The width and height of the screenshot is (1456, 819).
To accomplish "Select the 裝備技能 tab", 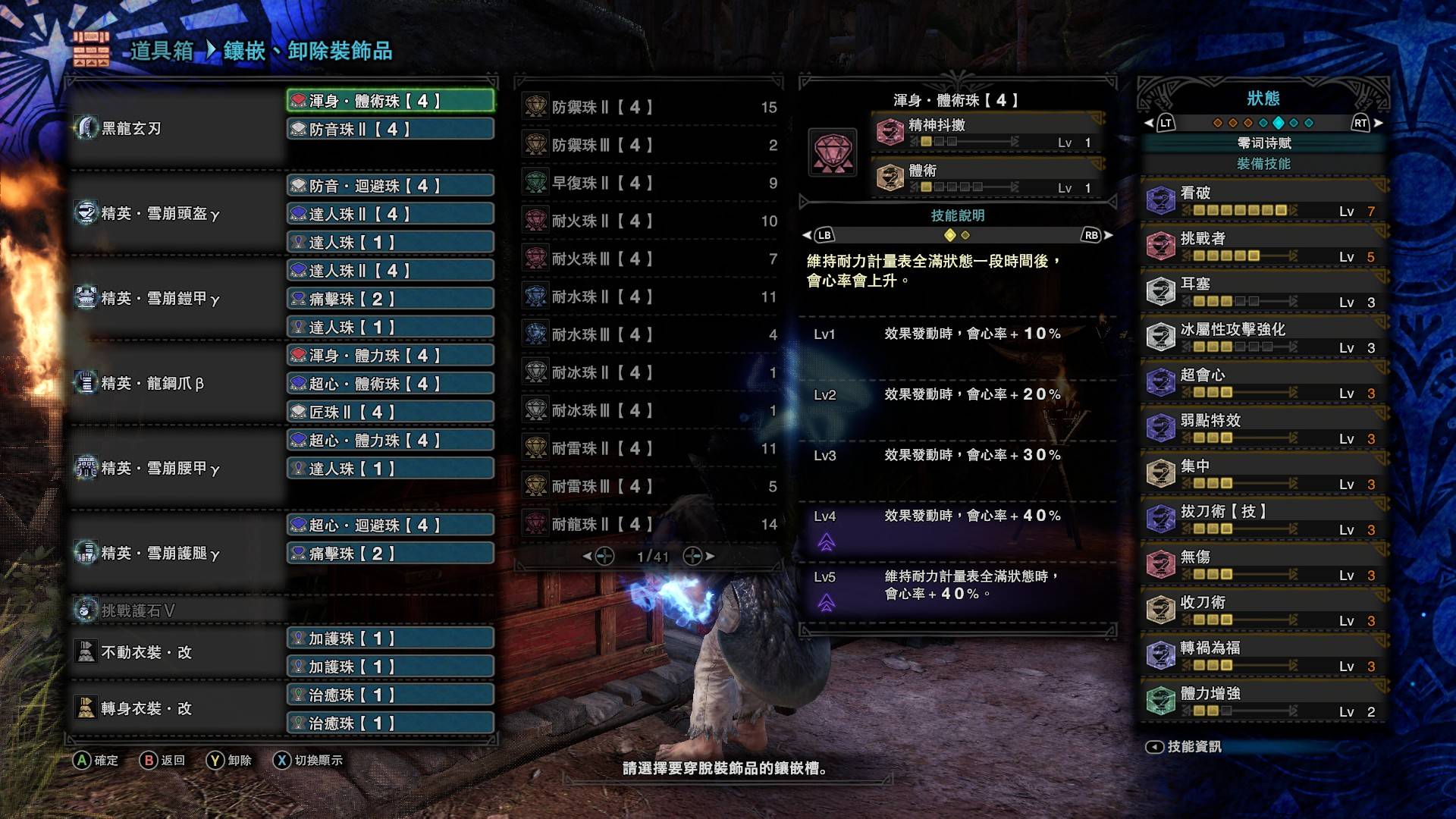I will coord(1262,164).
